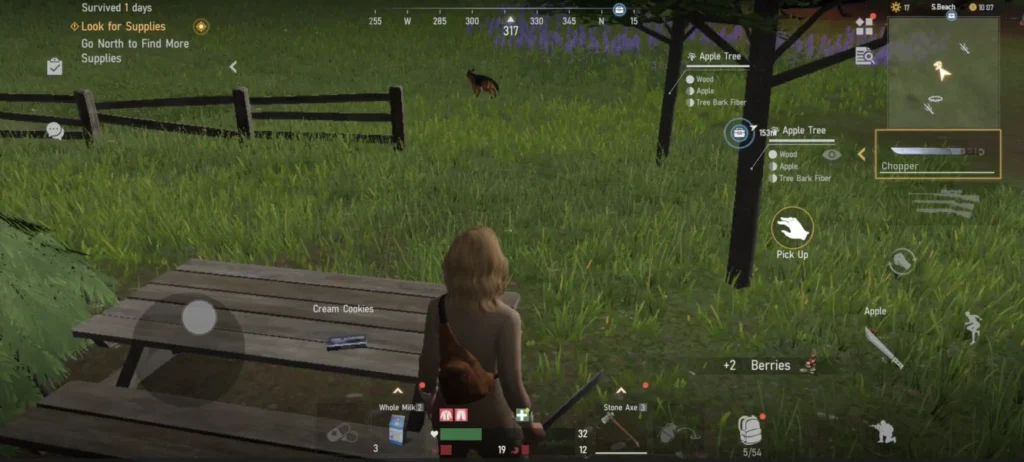Expand the arrow above Stone Axe
Image resolution: width=1024 pixels, height=462 pixels.
click(621, 390)
